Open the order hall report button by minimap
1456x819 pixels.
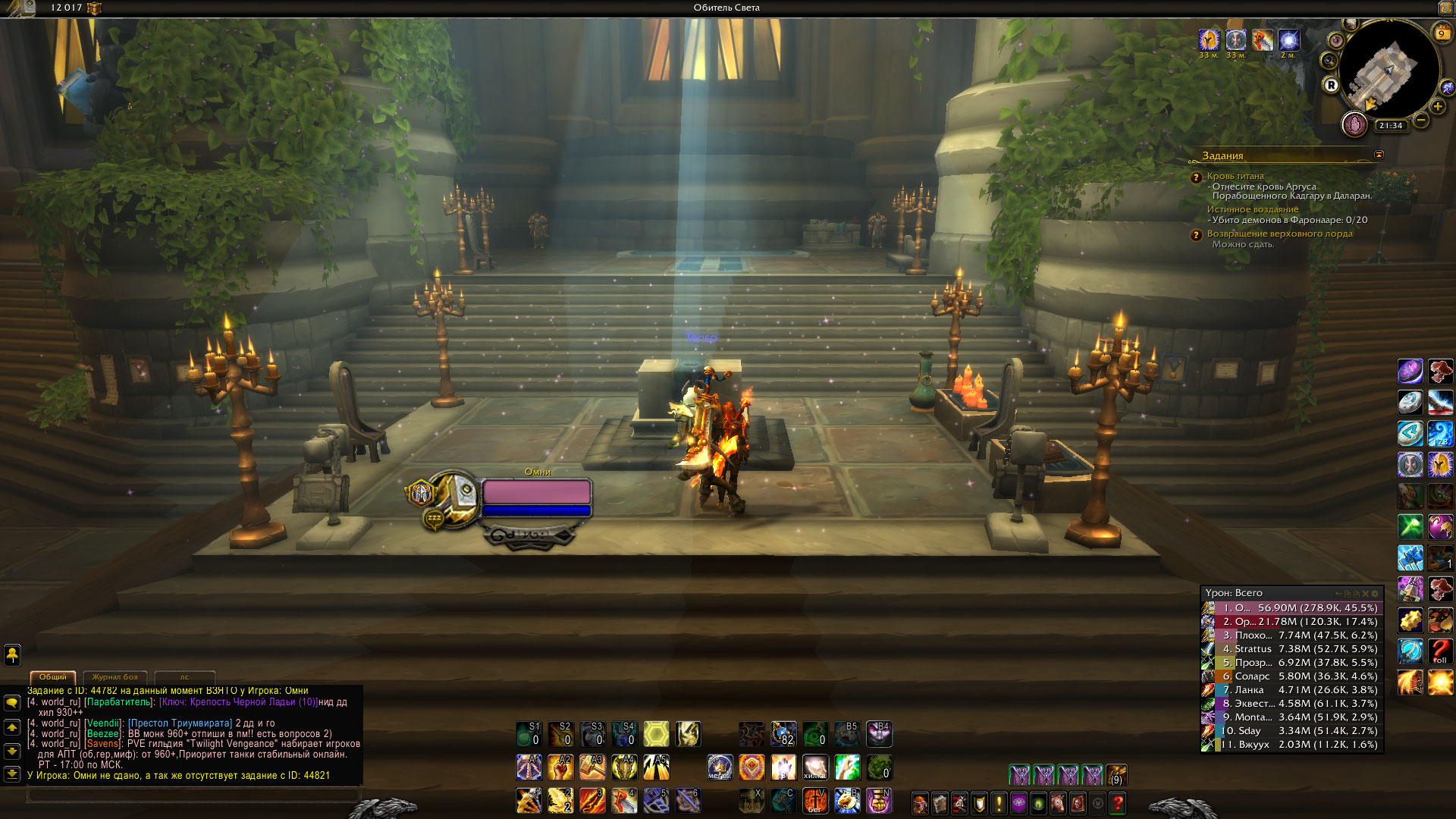(1354, 124)
